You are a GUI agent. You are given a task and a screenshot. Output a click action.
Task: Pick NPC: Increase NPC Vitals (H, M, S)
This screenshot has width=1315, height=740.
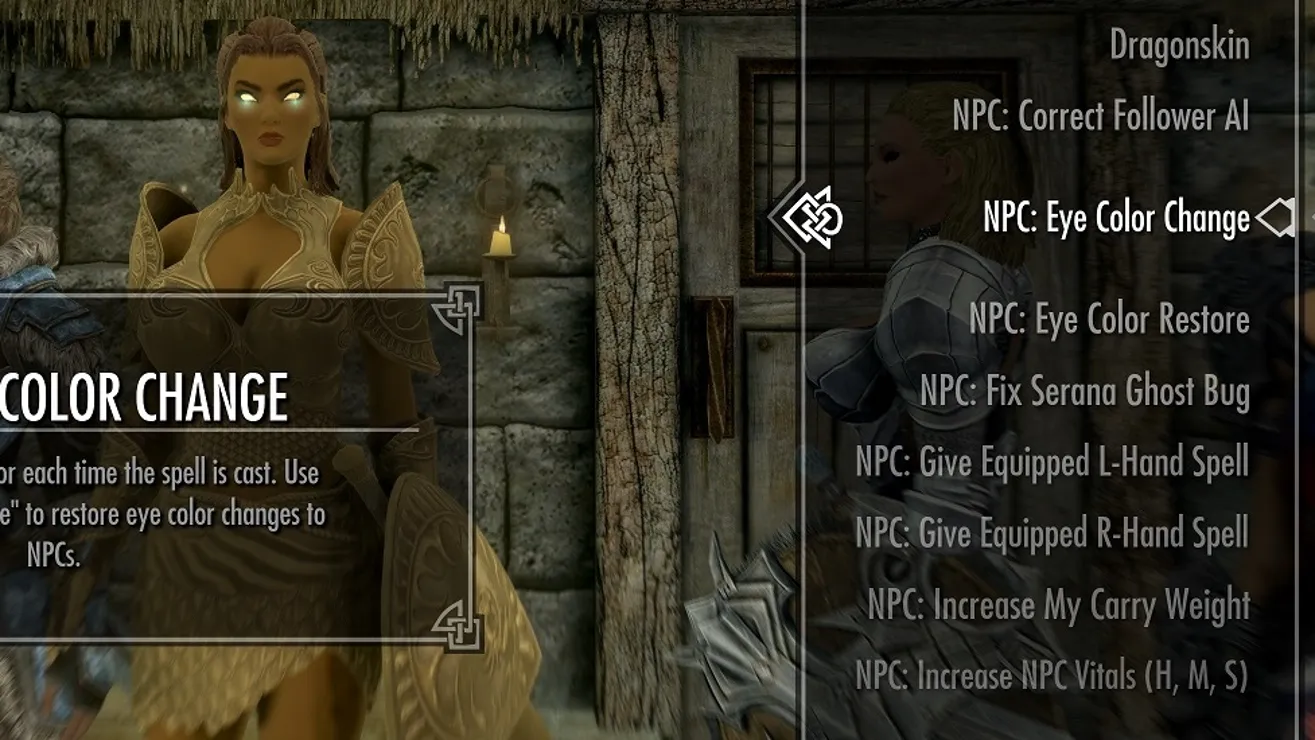coord(1052,676)
